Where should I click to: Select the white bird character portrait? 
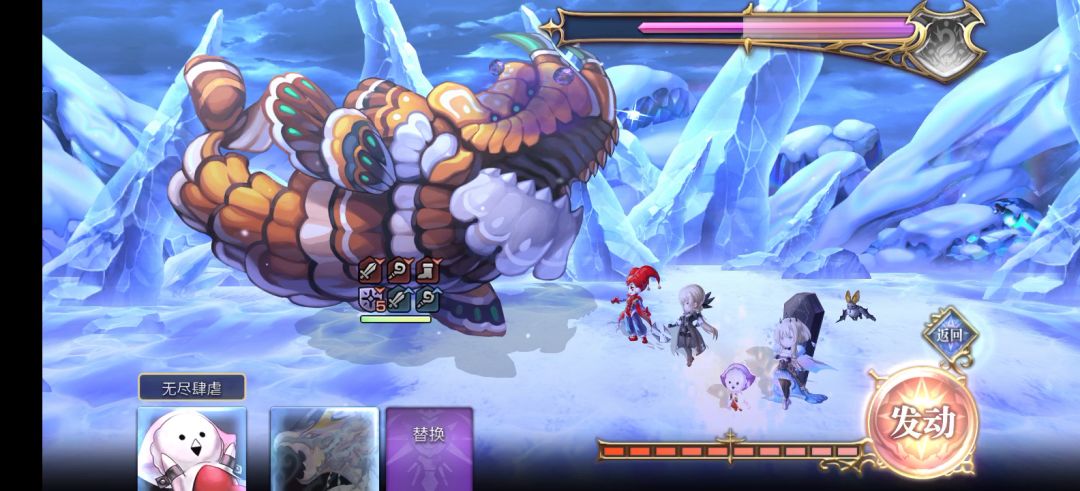click(x=191, y=447)
